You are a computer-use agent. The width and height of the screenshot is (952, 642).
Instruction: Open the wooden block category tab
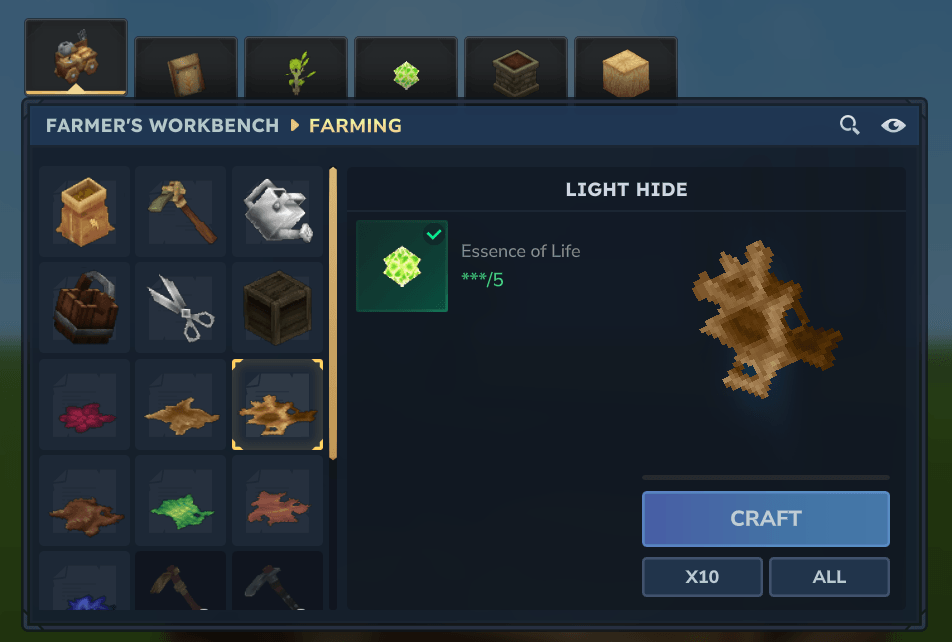(x=626, y=72)
